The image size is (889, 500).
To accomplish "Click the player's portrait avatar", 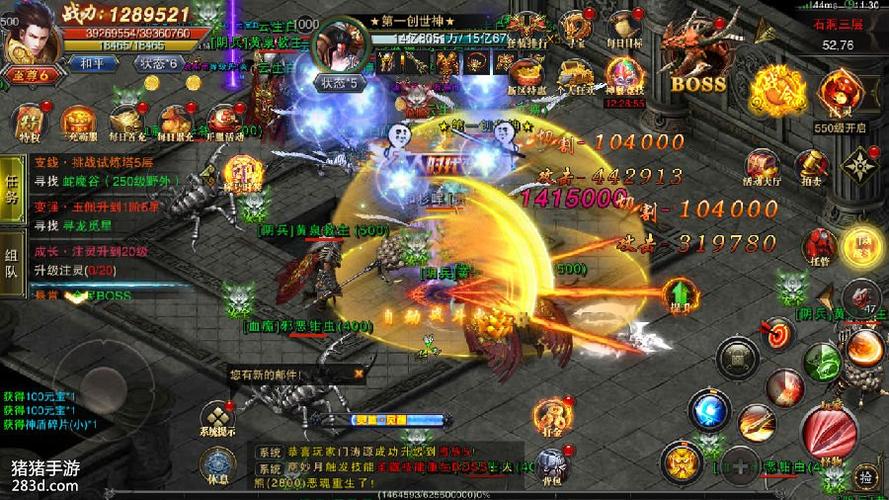I will pos(30,35).
